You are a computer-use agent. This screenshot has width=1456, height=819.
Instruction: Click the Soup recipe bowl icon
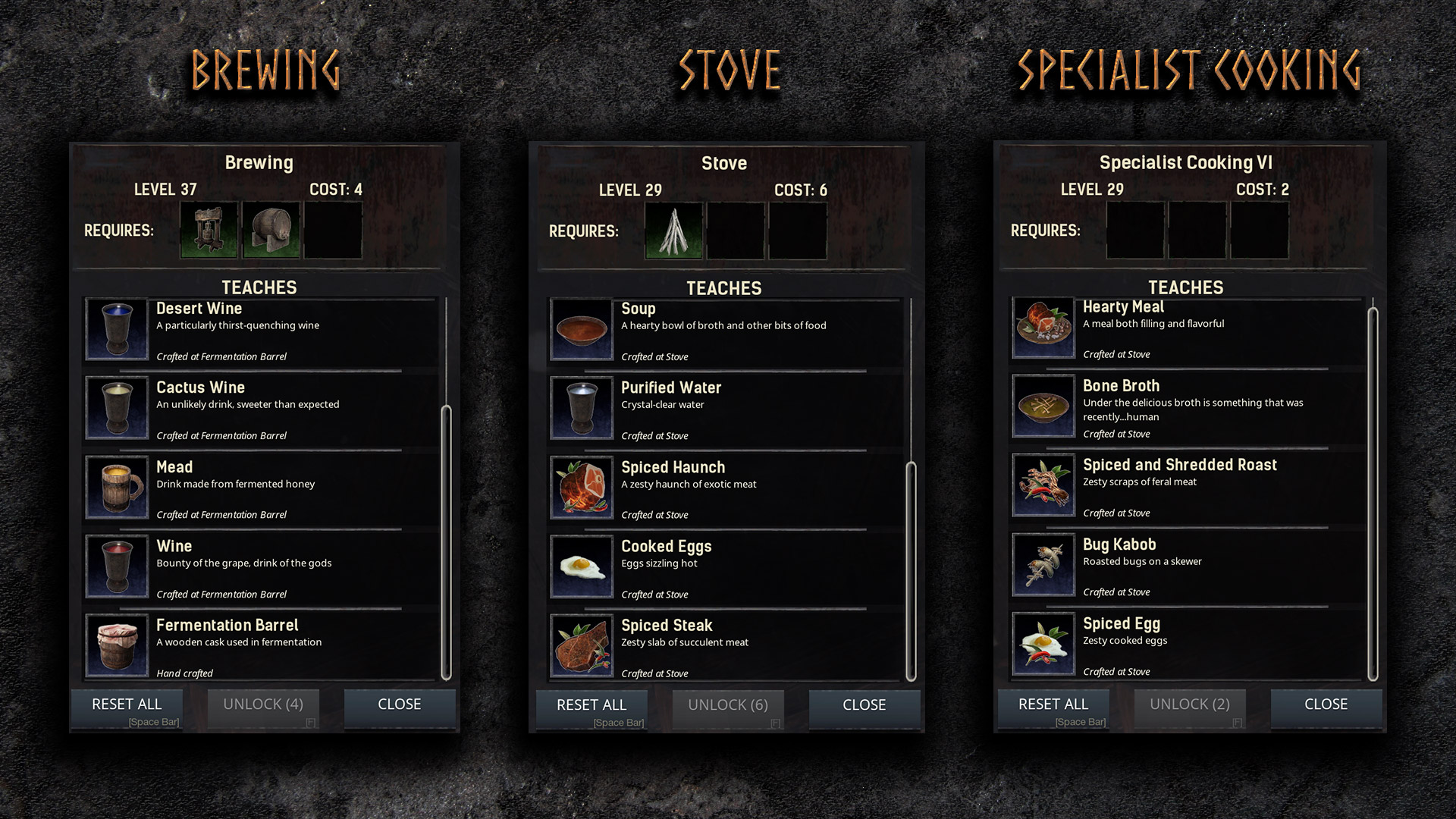point(582,330)
